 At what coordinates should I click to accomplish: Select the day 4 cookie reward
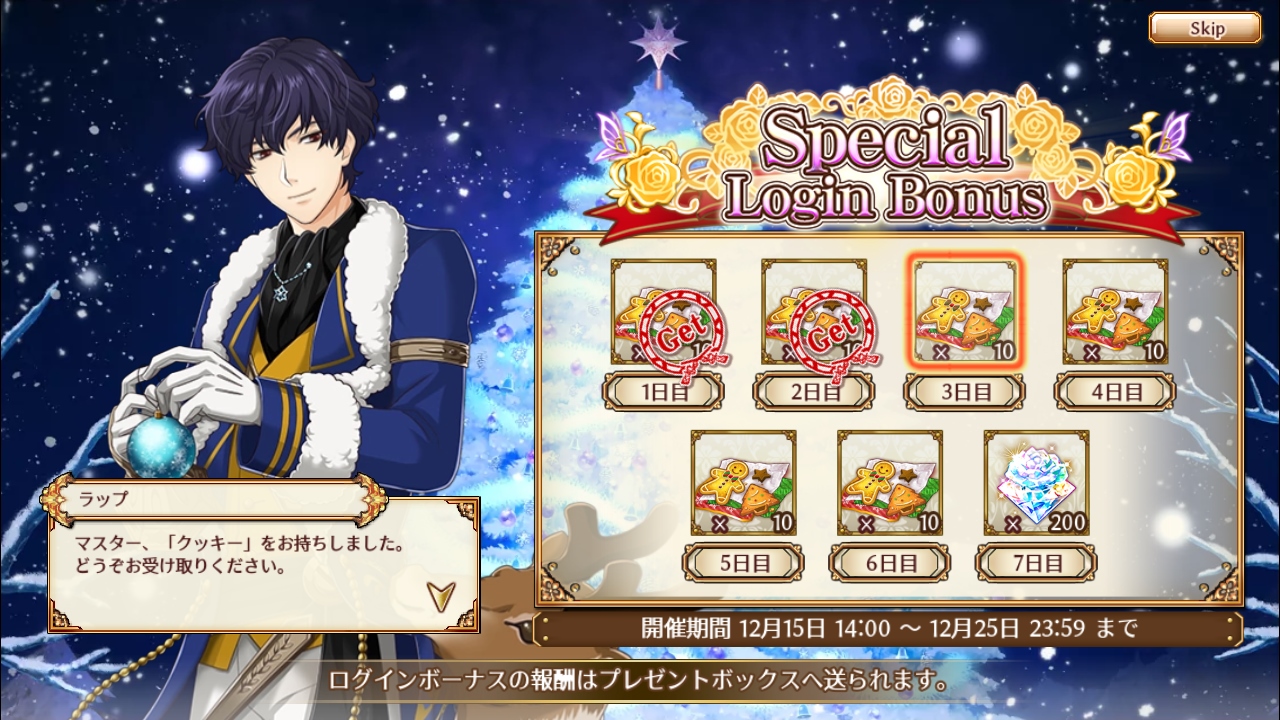(1115, 312)
